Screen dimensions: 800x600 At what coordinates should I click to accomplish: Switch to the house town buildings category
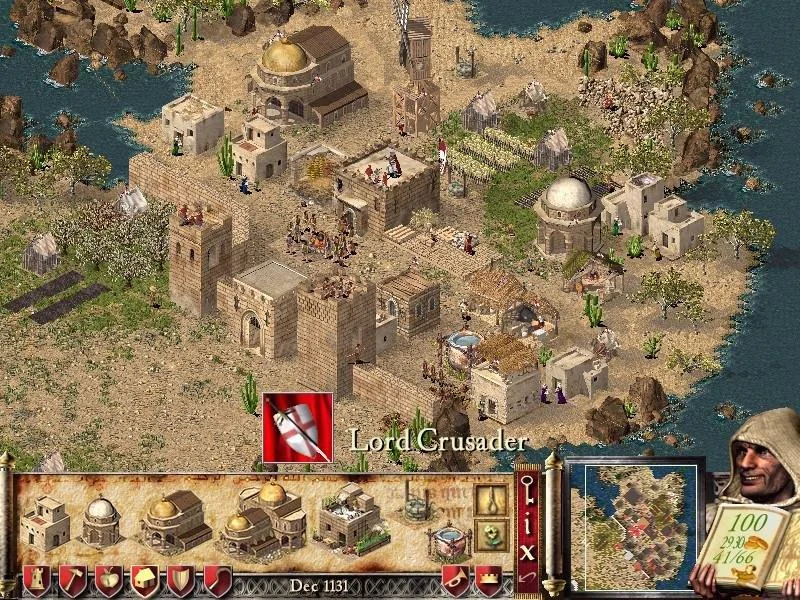pos(145,581)
